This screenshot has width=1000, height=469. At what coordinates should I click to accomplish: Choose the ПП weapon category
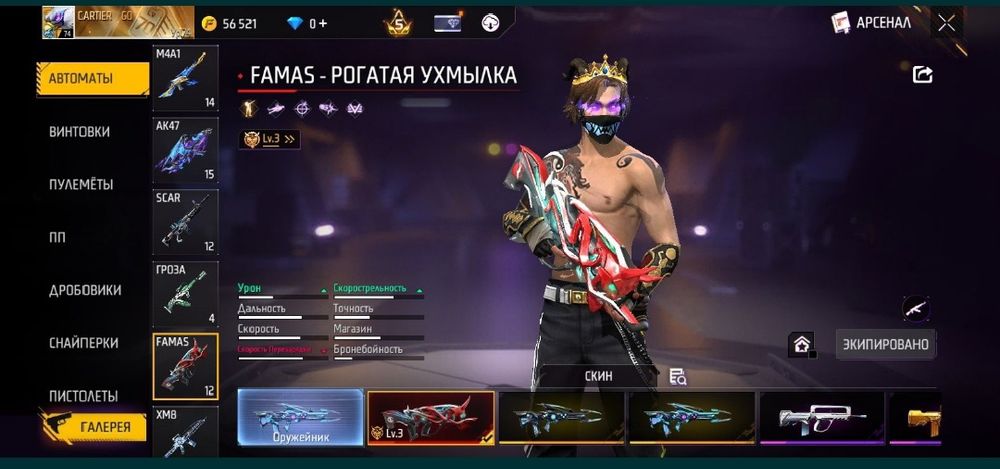tap(57, 237)
